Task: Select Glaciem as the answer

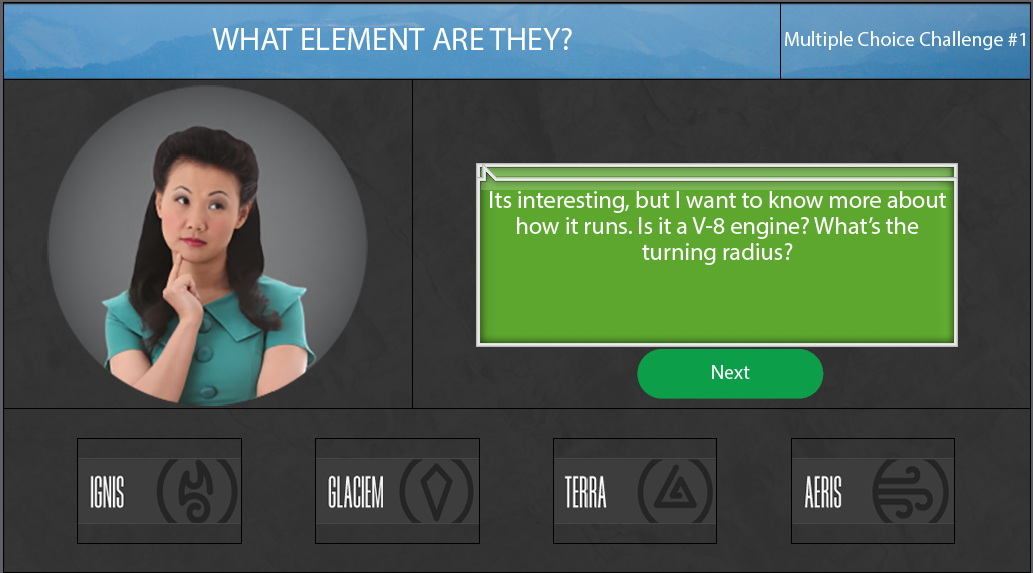Action: point(397,491)
